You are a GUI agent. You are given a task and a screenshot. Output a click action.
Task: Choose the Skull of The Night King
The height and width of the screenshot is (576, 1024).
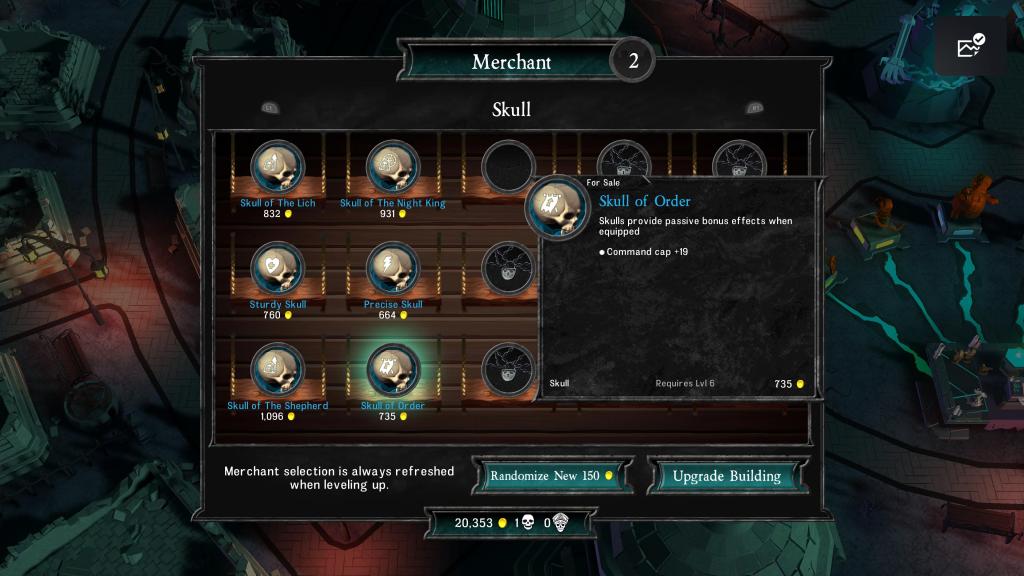[x=393, y=167]
